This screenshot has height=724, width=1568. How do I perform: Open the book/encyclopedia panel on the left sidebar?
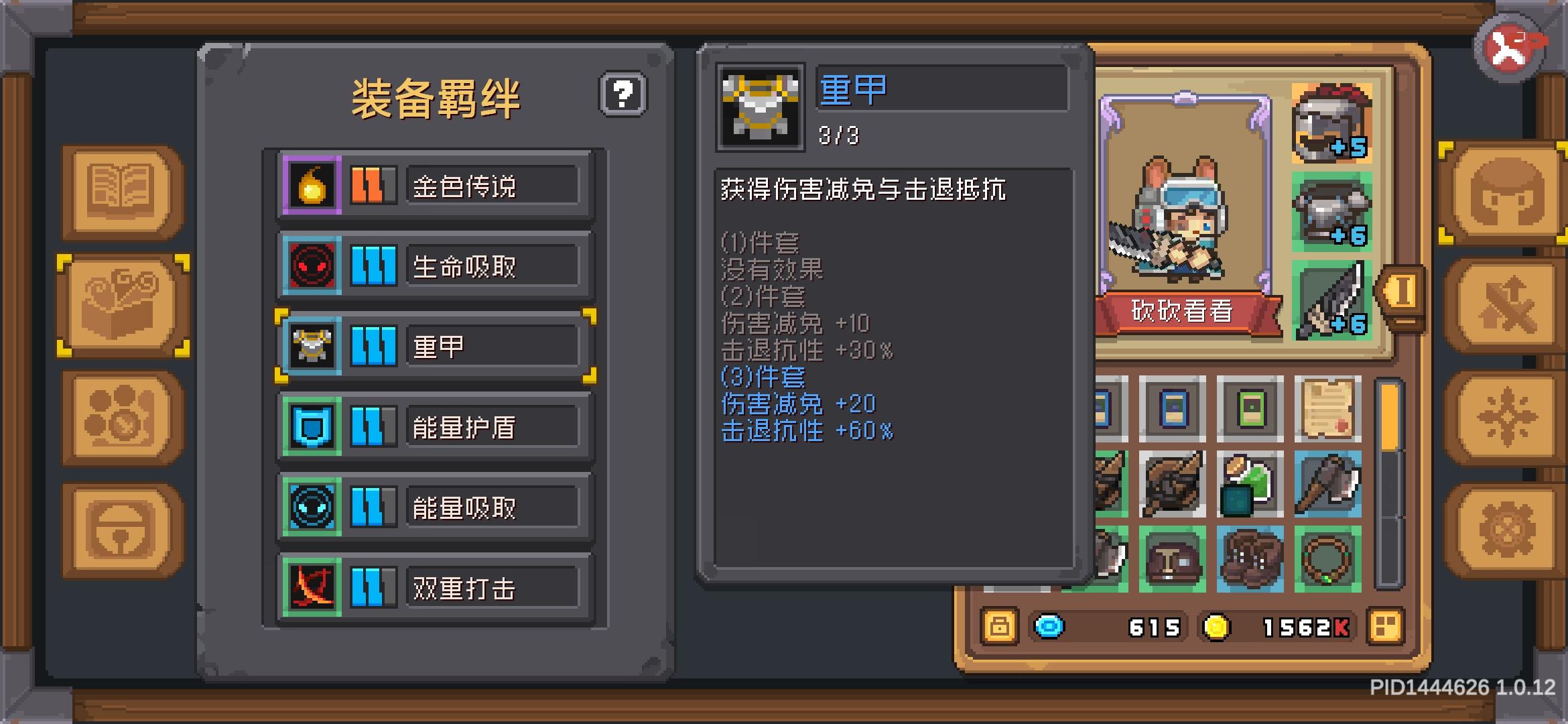(x=121, y=191)
